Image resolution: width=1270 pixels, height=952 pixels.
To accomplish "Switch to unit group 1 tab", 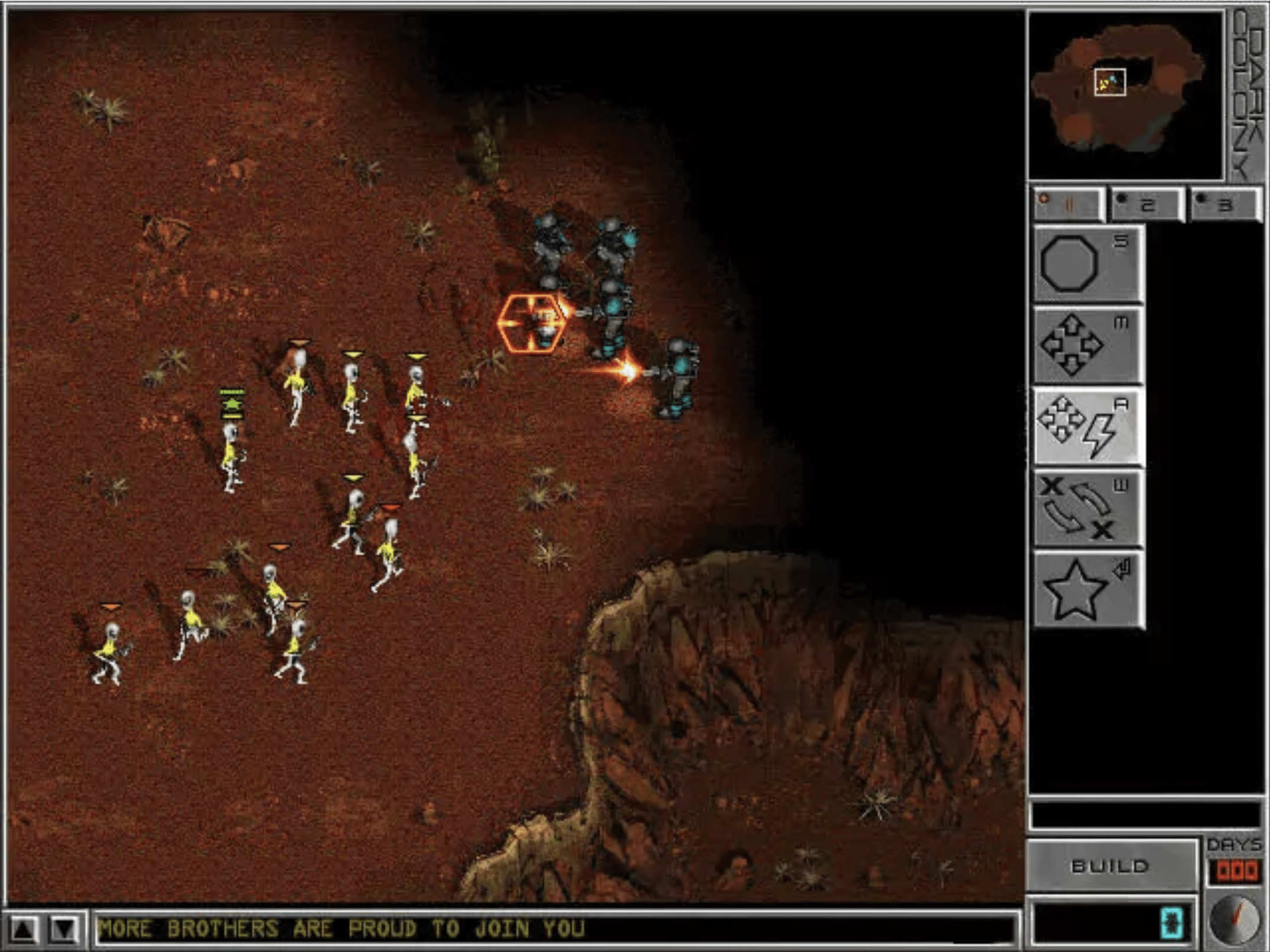I will point(1068,205).
